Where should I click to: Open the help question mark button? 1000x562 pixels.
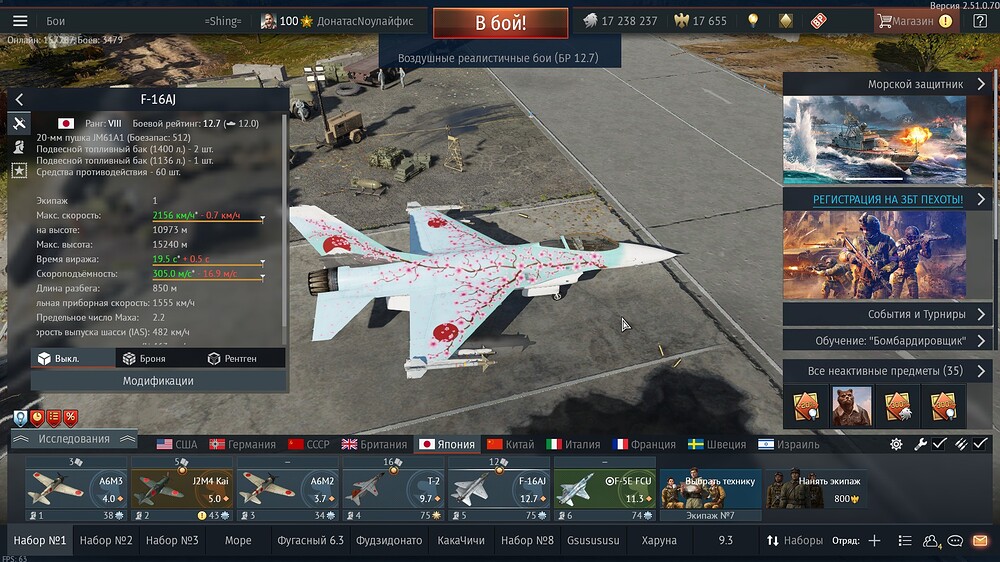coord(980,21)
